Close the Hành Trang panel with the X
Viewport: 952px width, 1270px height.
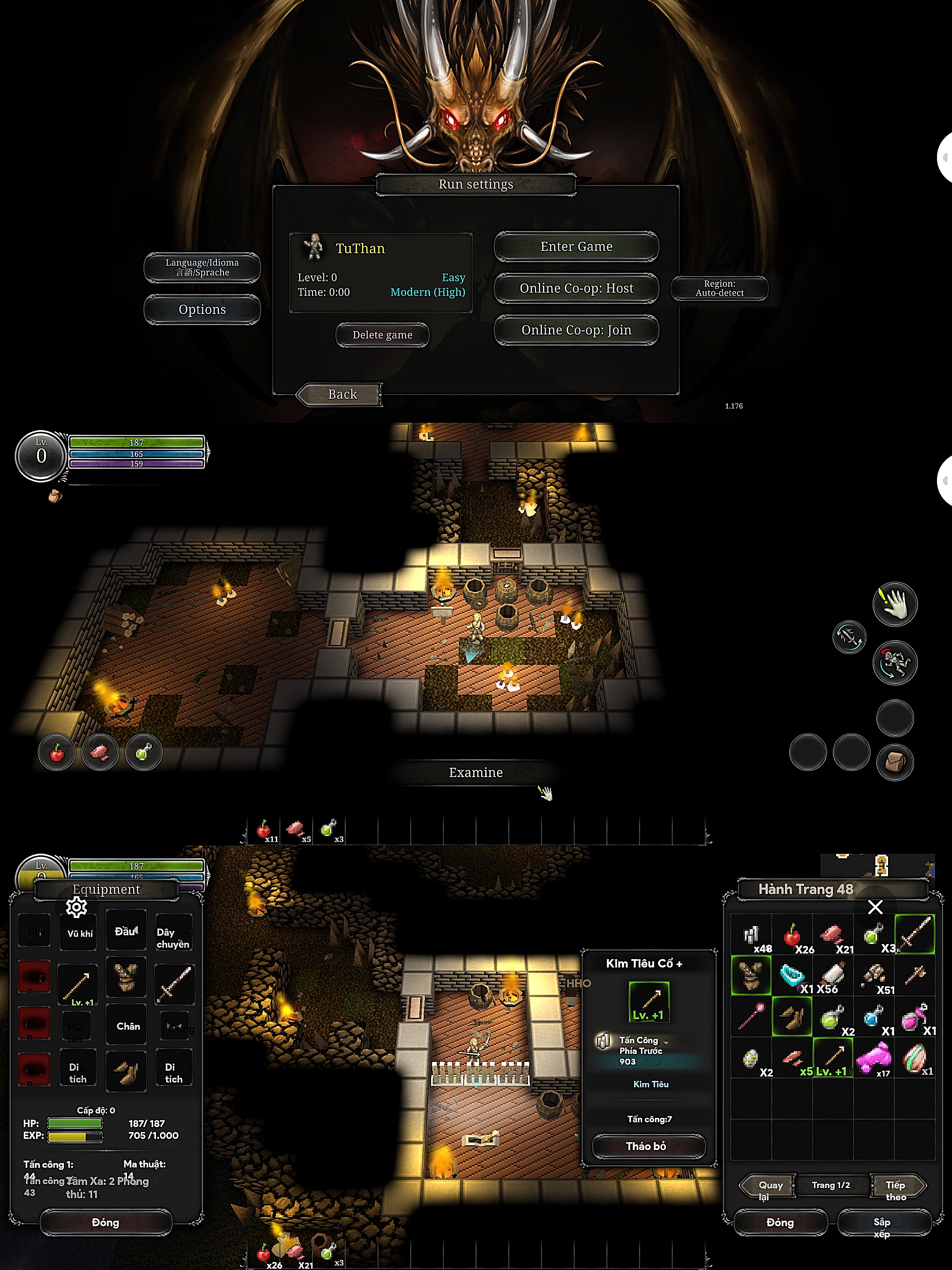(875, 907)
